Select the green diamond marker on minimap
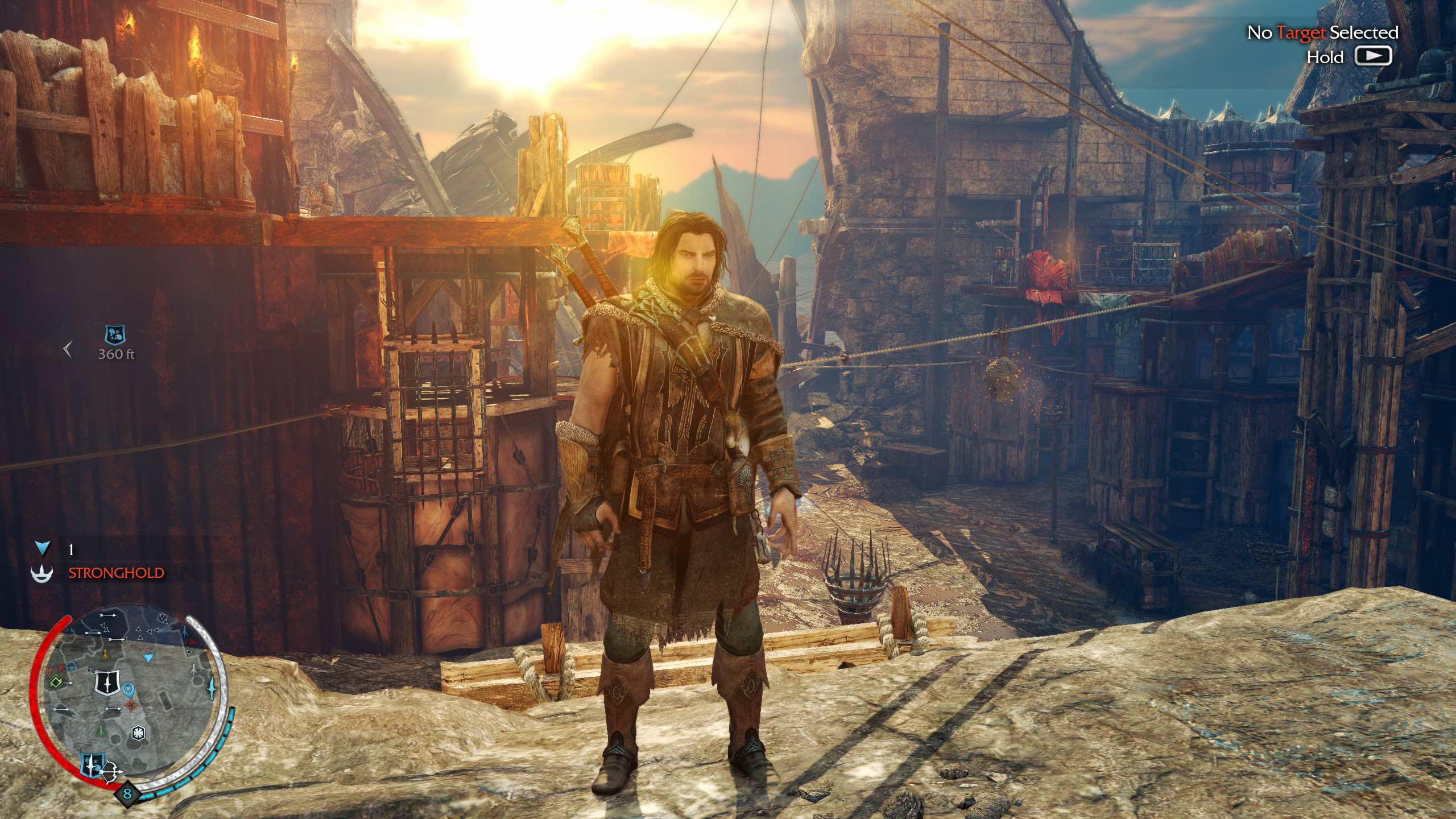Screen dimensions: 1456x819 click(x=56, y=681)
